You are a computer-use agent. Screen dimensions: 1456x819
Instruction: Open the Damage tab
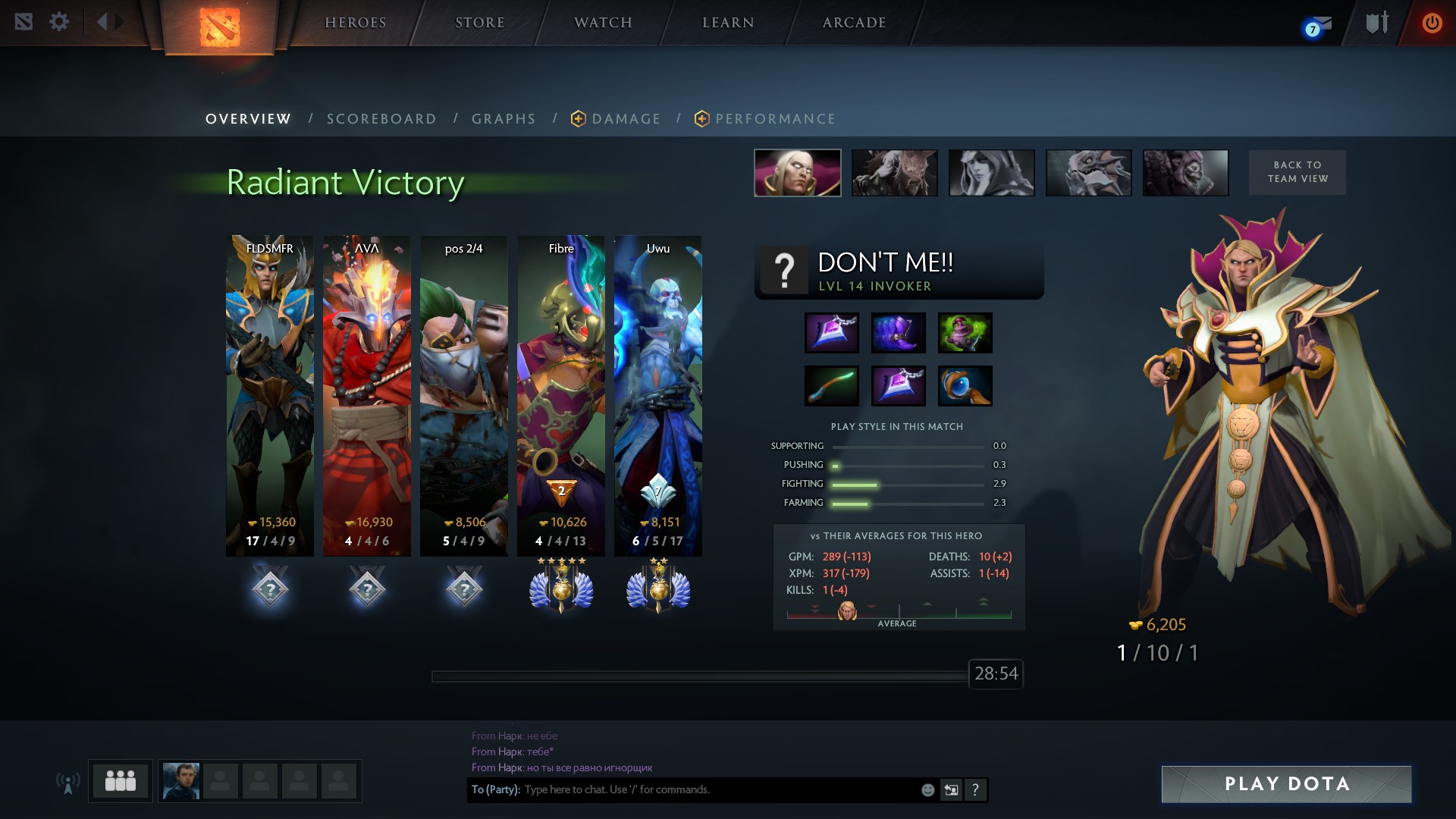pos(626,119)
